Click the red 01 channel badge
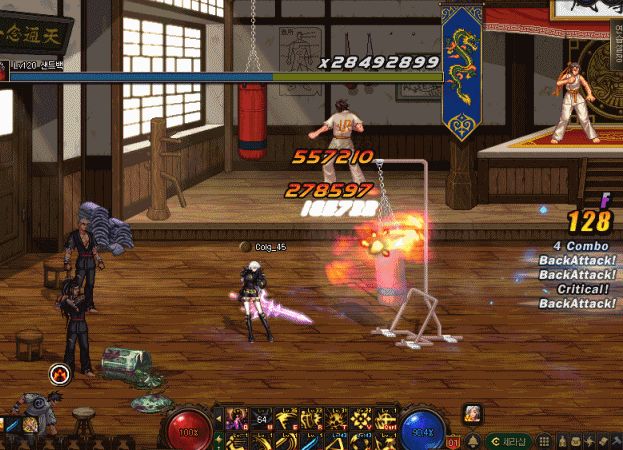This screenshot has width=623, height=450. 453,441
